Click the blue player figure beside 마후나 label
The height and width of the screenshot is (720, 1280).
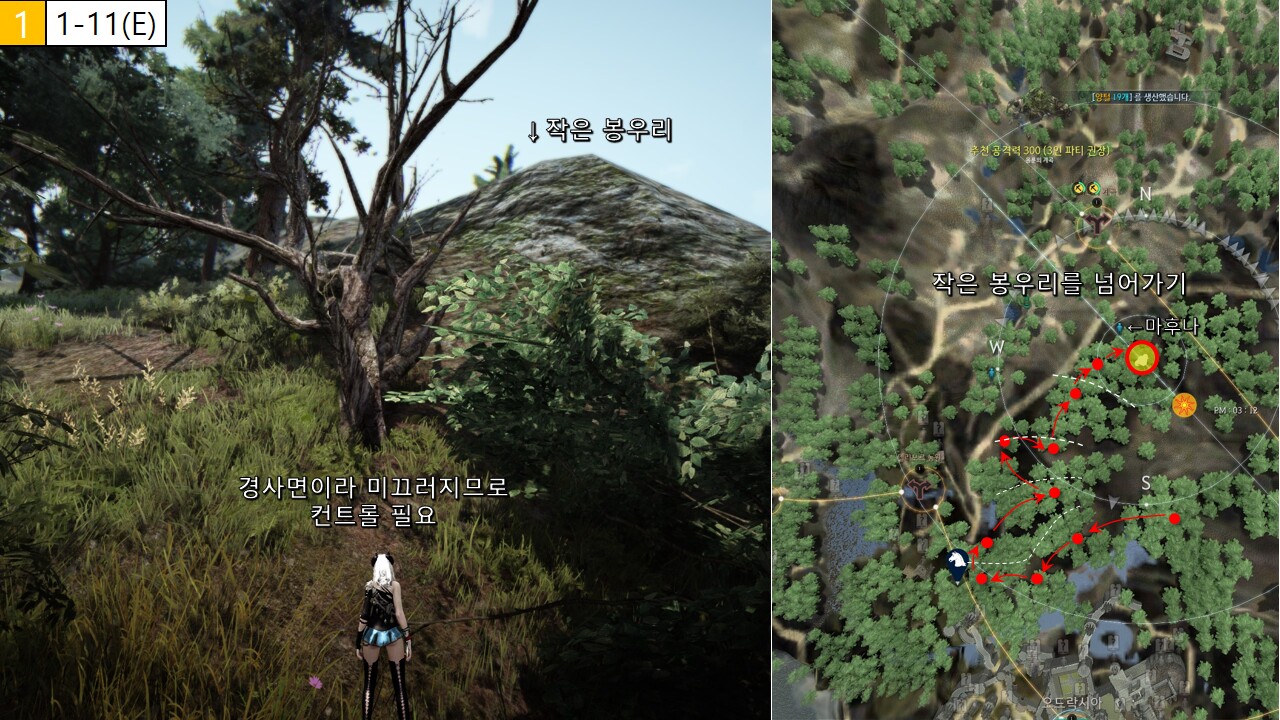(x=1119, y=327)
